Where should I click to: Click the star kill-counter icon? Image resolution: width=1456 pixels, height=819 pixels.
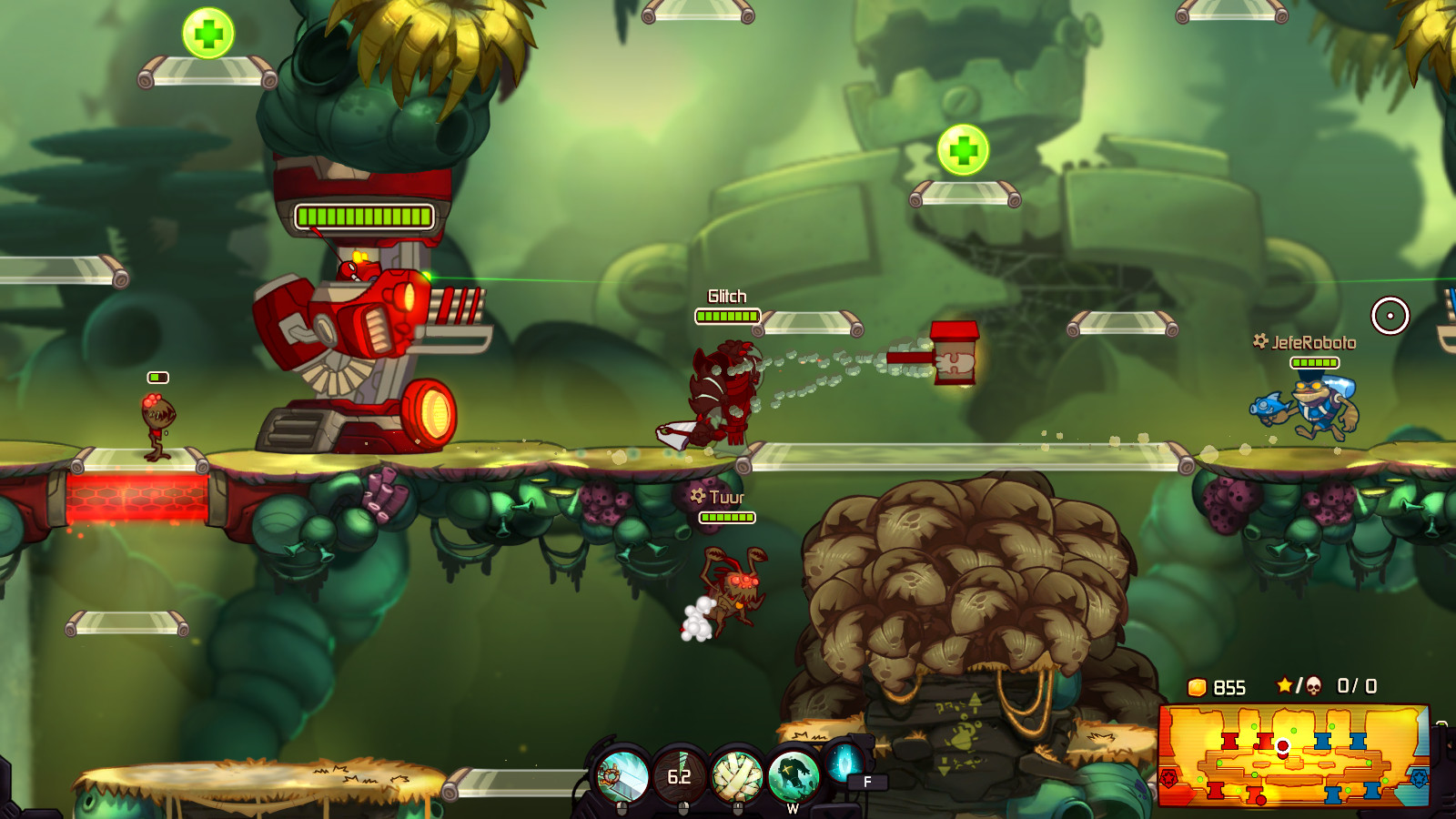[1284, 684]
